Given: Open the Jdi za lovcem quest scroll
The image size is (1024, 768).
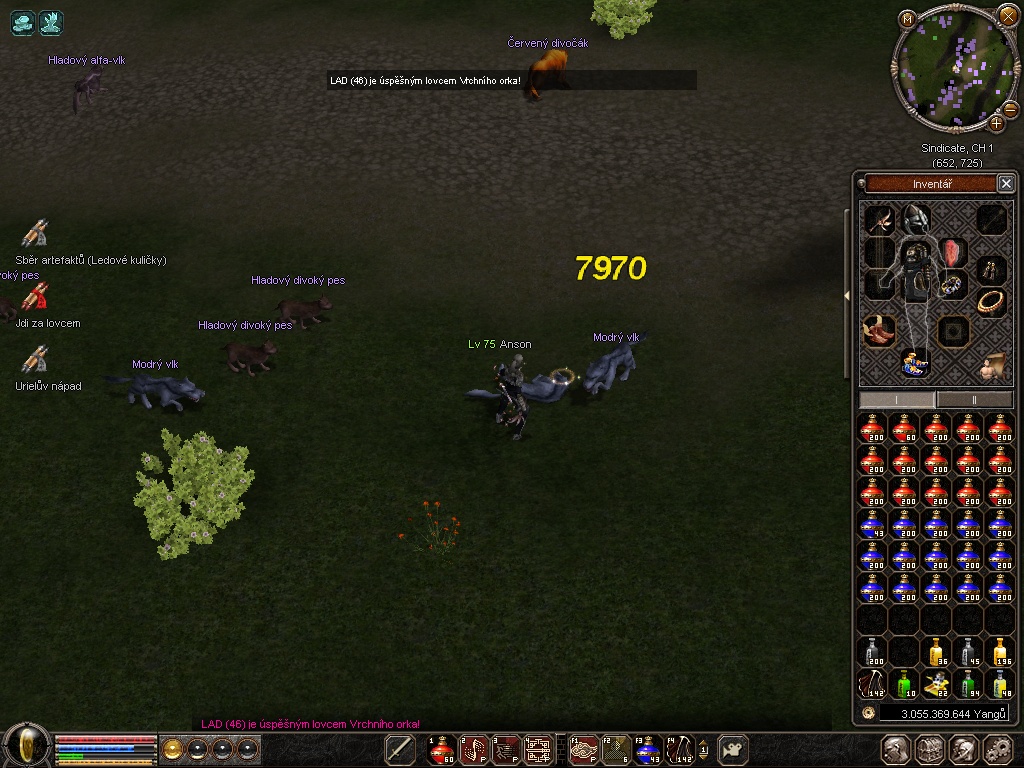Looking at the screenshot, I should coord(35,297).
